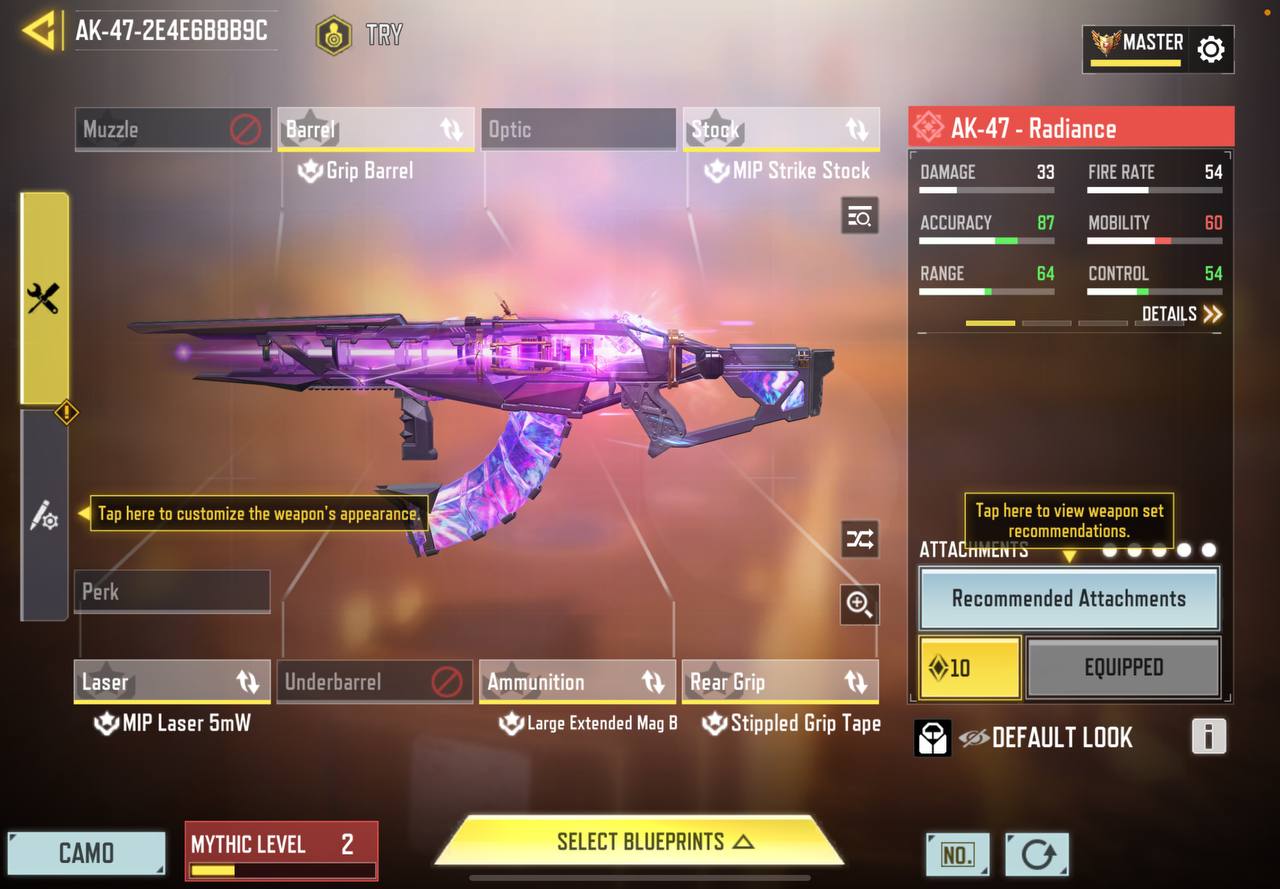Switch to the wrench attachments tab

coord(44,298)
